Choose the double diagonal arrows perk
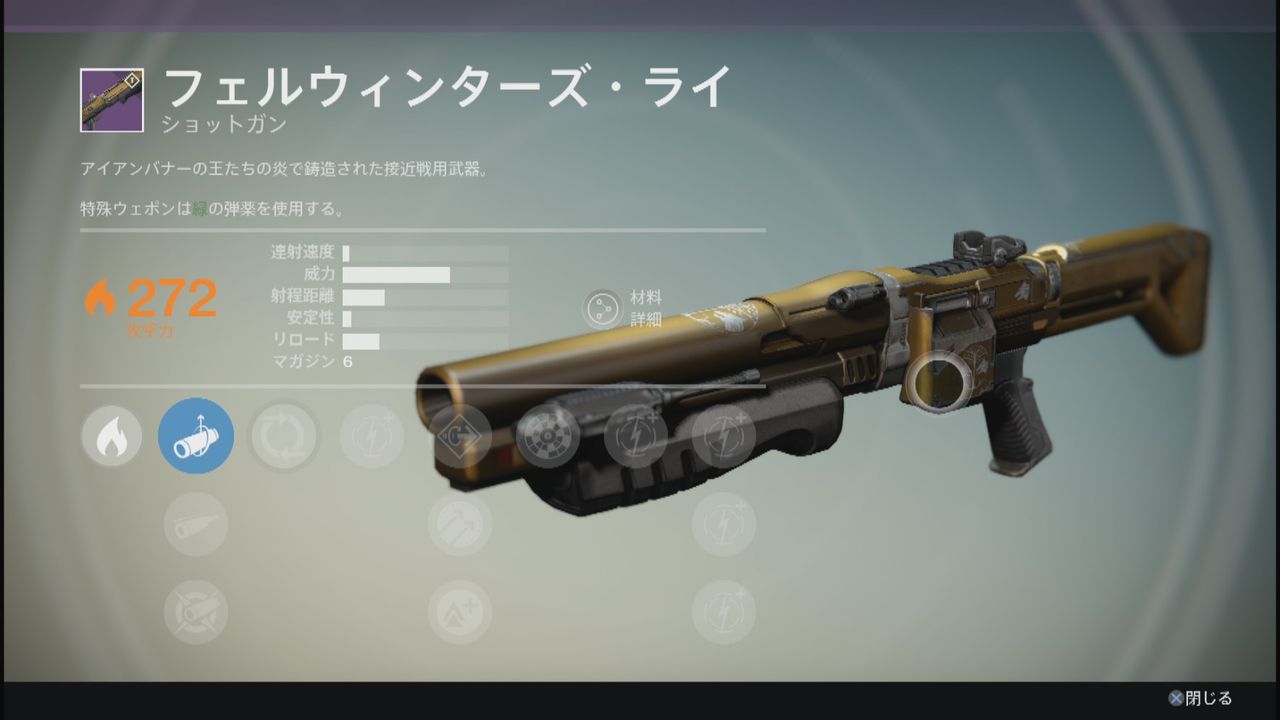This screenshot has width=1280, height=720. (x=460, y=524)
